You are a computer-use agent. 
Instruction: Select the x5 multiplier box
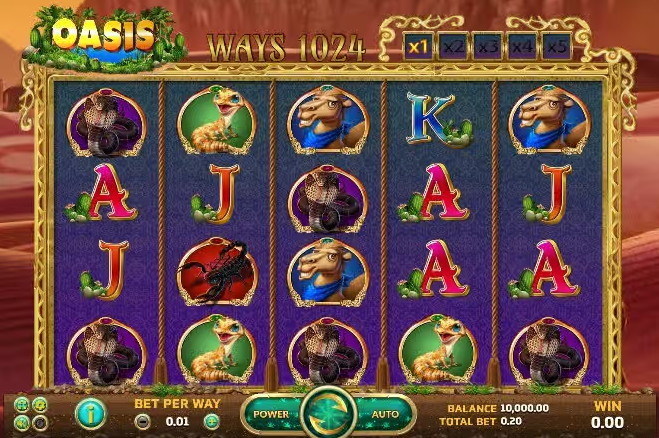click(x=557, y=46)
